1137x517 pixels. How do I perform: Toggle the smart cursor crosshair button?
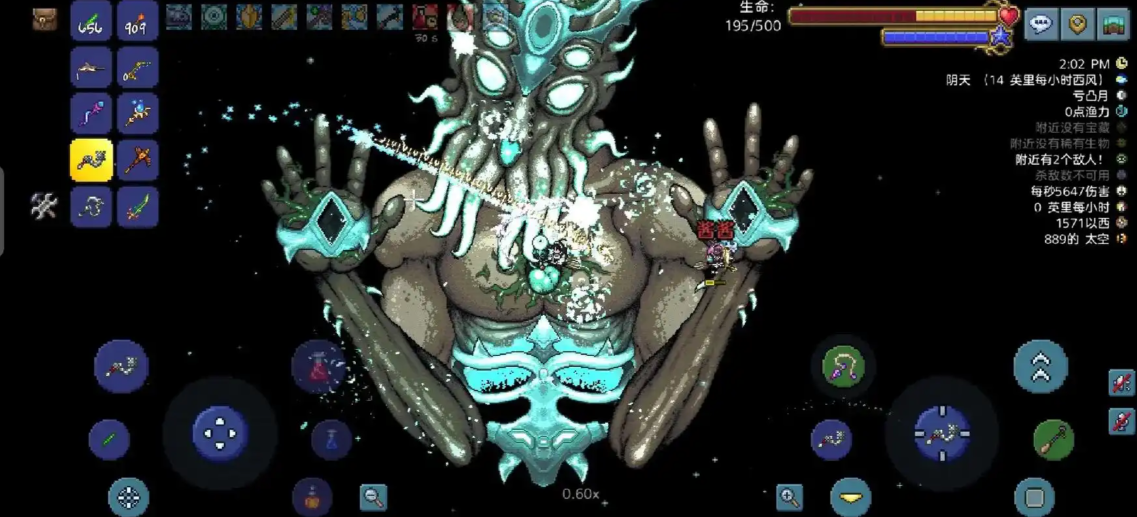(128, 497)
